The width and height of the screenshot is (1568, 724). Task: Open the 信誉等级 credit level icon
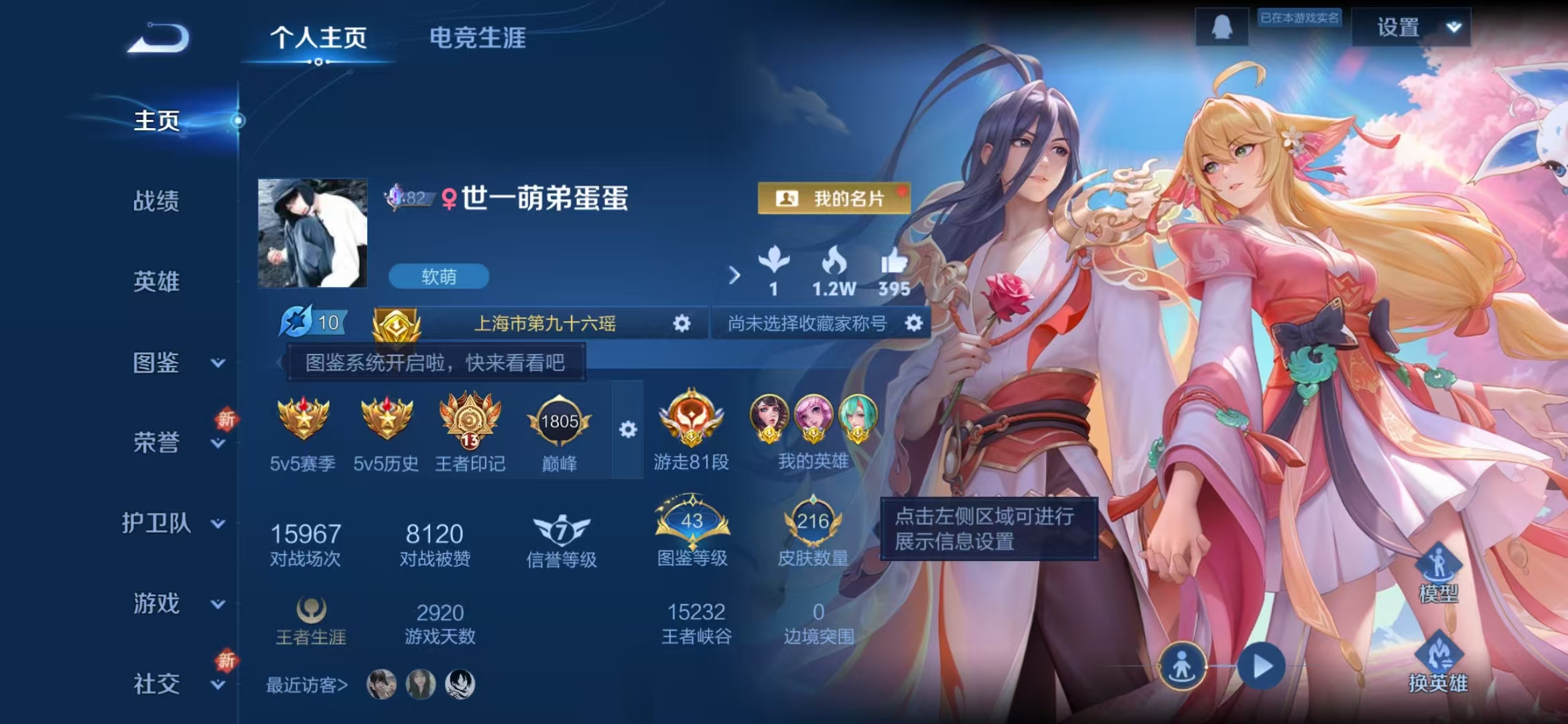click(562, 532)
